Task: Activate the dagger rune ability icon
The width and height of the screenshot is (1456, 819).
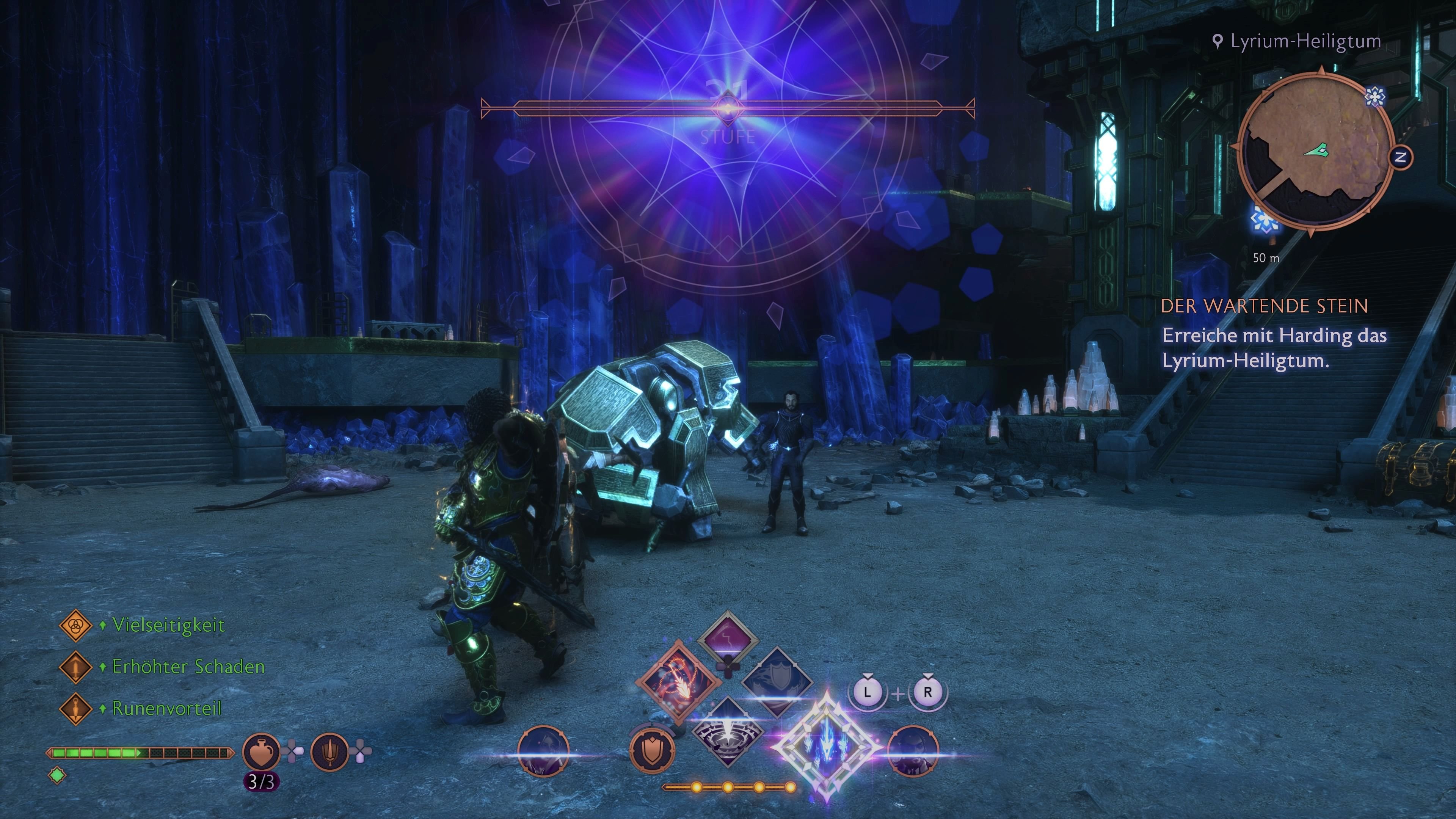Action: tap(329, 751)
